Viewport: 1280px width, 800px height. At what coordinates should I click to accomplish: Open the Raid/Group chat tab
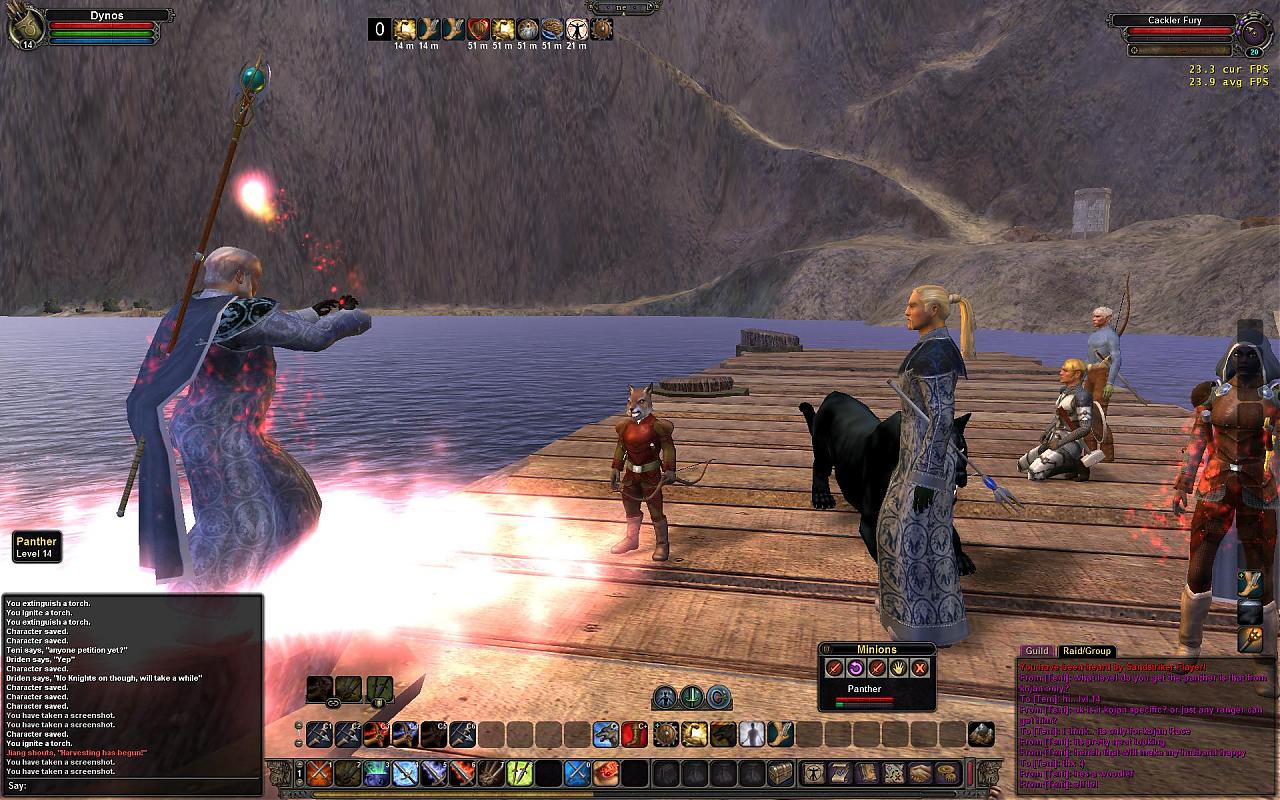point(1087,651)
